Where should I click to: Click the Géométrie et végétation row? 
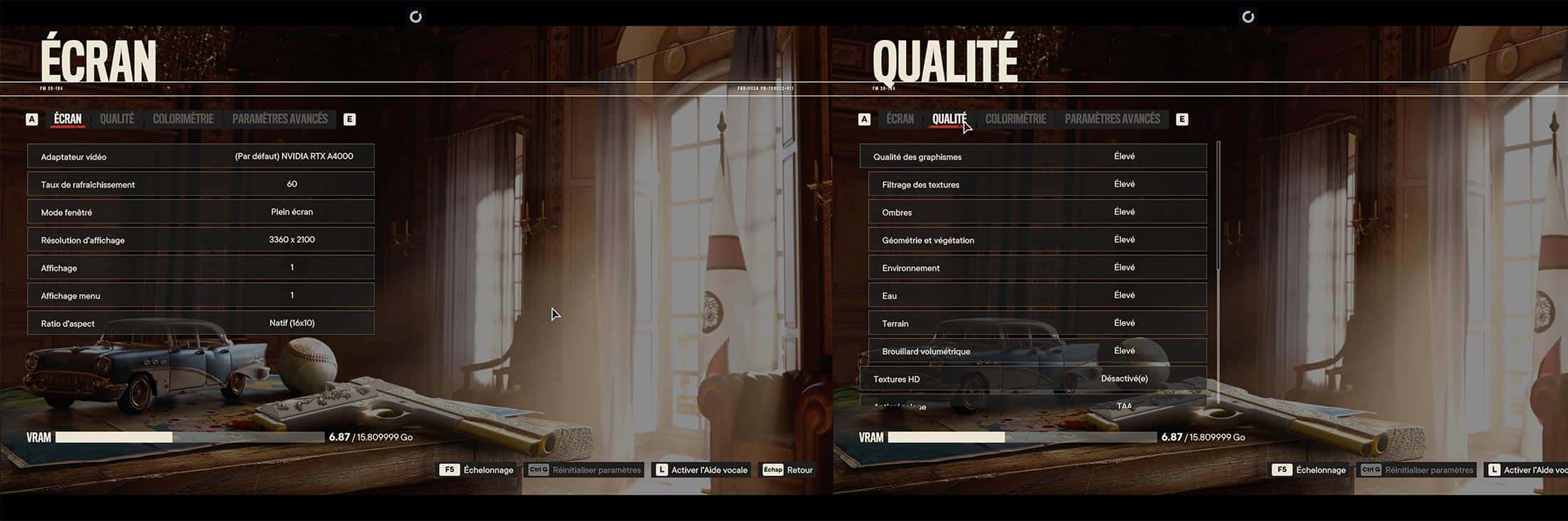[x=1037, y=239]
